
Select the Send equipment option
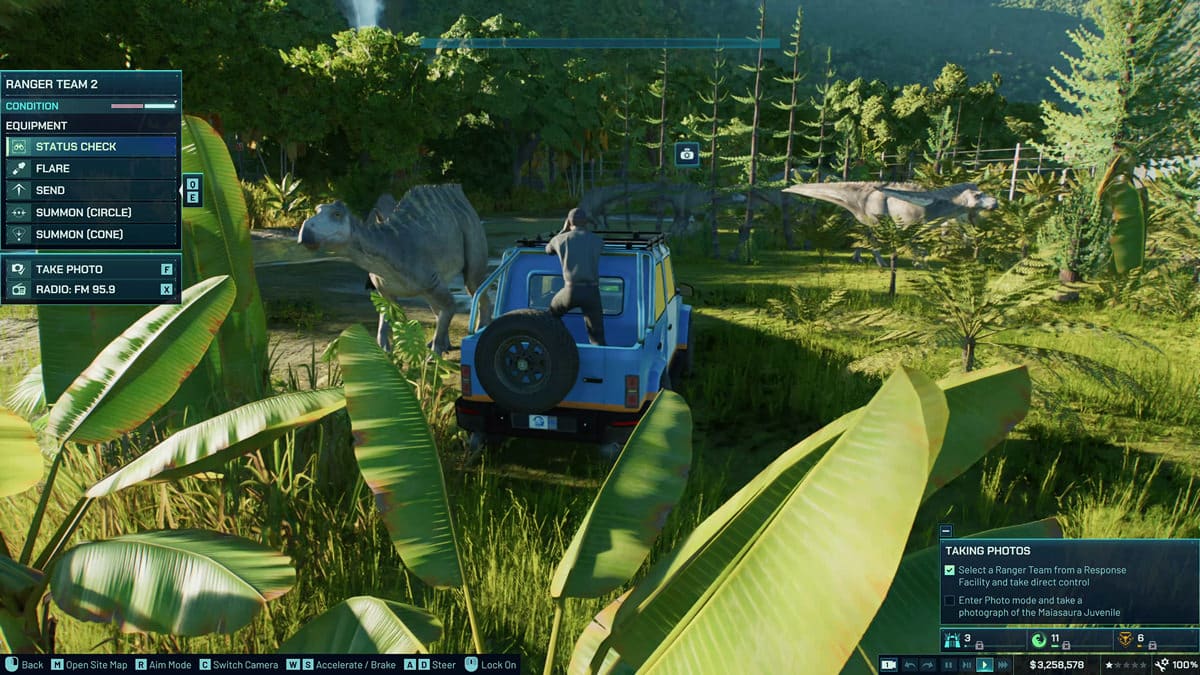tap(91, 191)
